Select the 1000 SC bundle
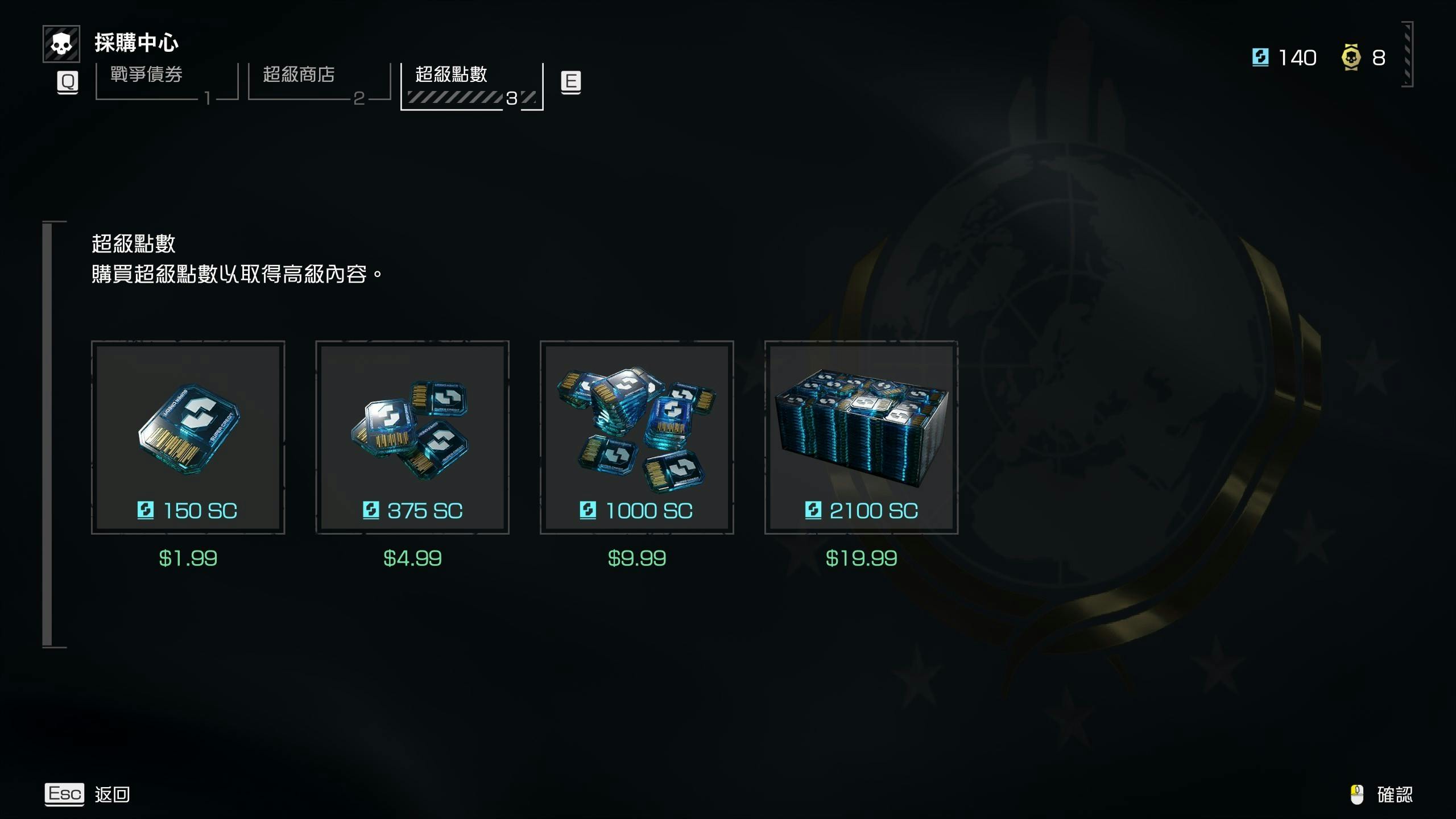This screenshot has width=1456, height=819. (x=636, y=437)
